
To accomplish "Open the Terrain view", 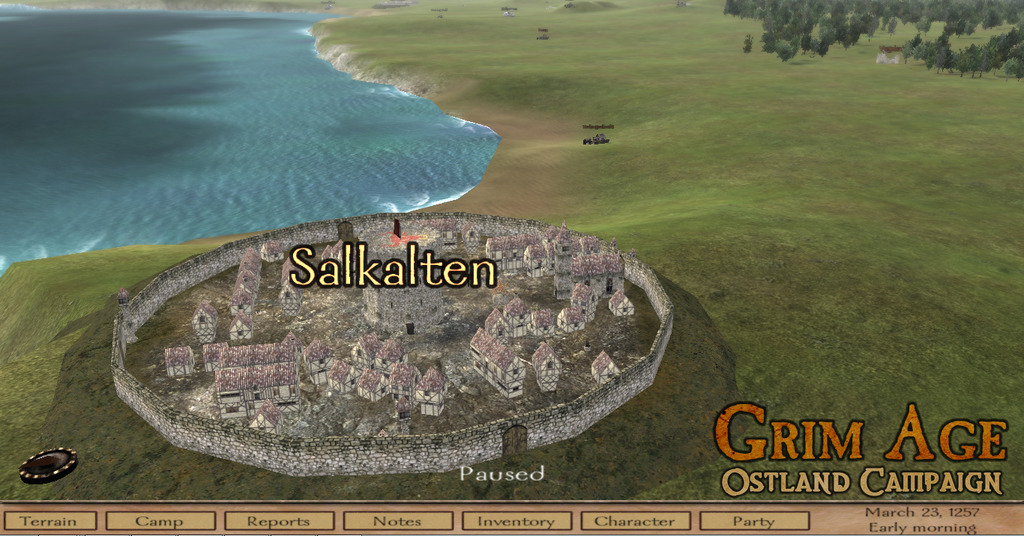I will tap(49, 521).
